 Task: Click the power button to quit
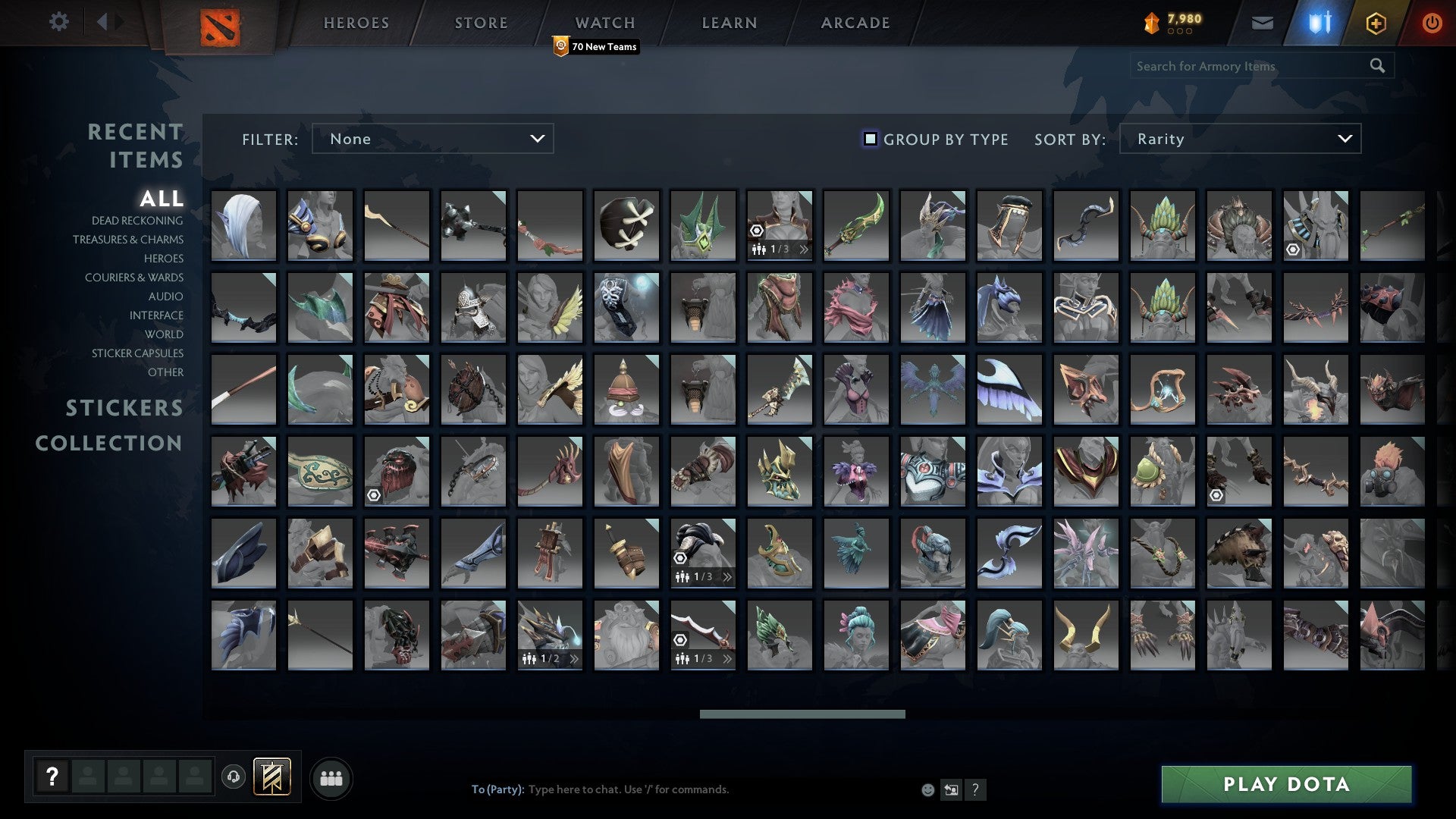click(x=1432, y=23)
